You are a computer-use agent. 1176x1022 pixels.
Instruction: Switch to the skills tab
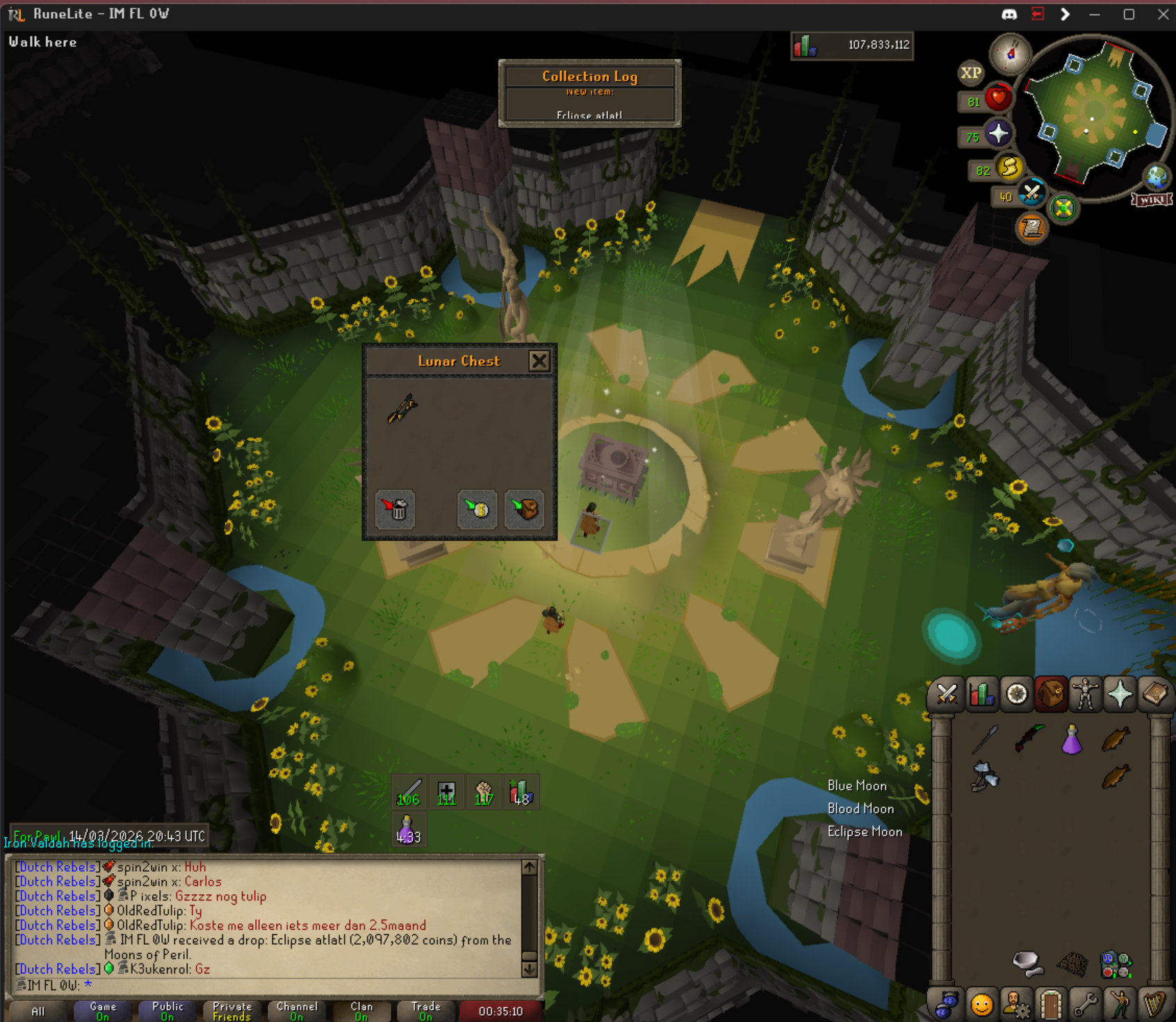[981, 694]
